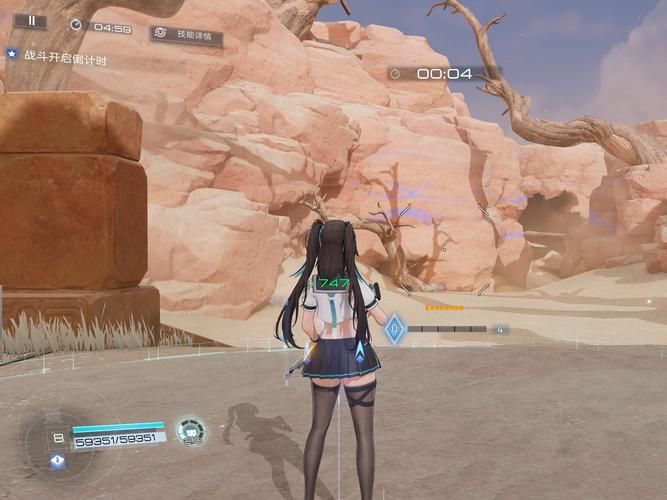This screenshot has width=667, height=500.
Task: Open the 技能详情 skill details panel
Action: 187,35
